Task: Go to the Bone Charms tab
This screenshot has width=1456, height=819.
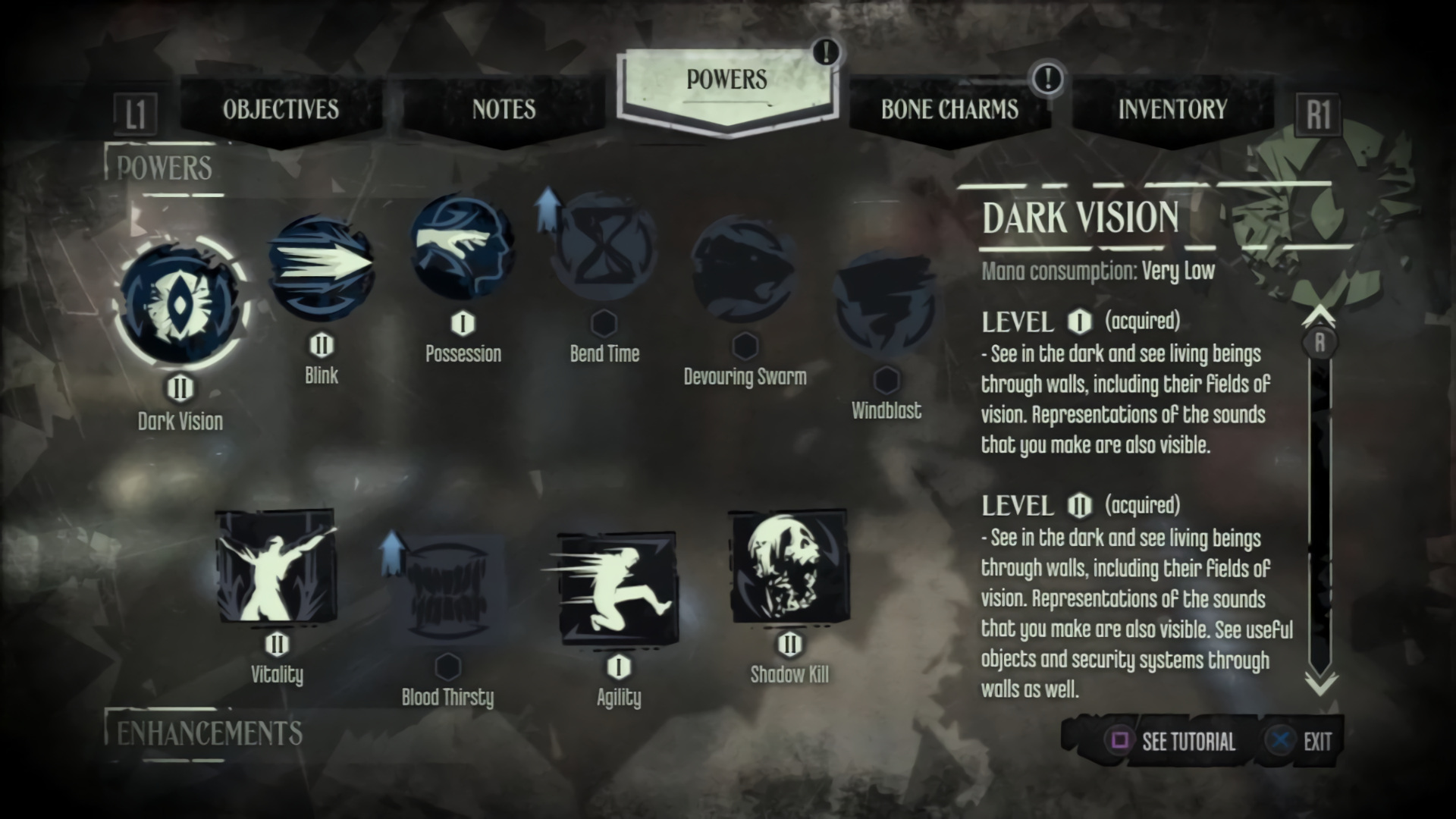Action: coord(949,110)
